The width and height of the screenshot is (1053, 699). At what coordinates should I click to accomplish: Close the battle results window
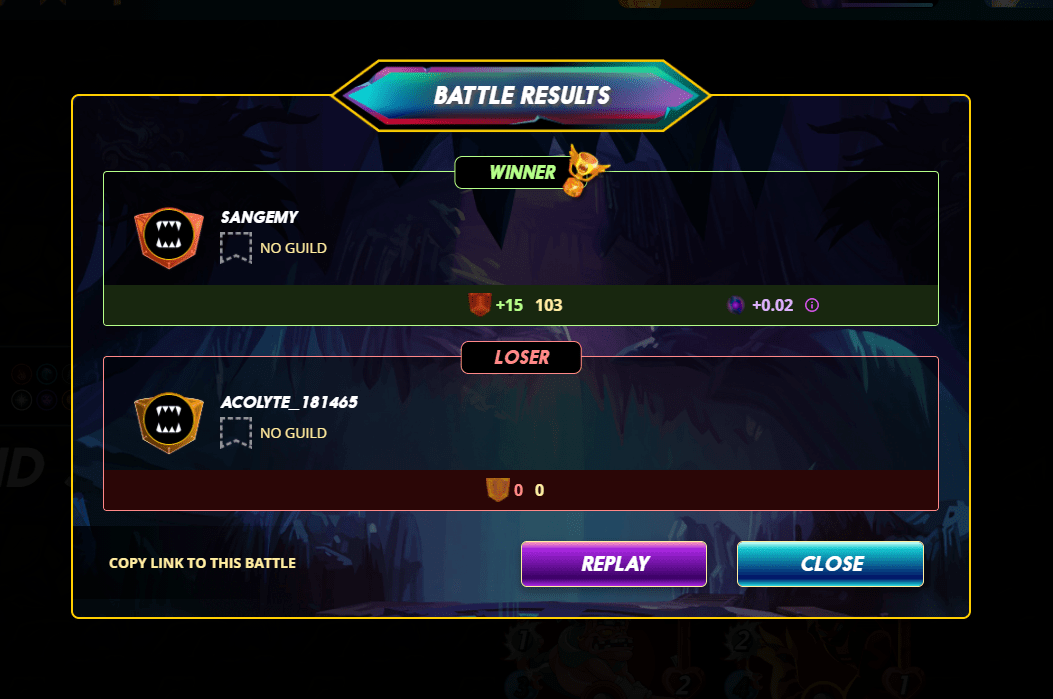830,564
